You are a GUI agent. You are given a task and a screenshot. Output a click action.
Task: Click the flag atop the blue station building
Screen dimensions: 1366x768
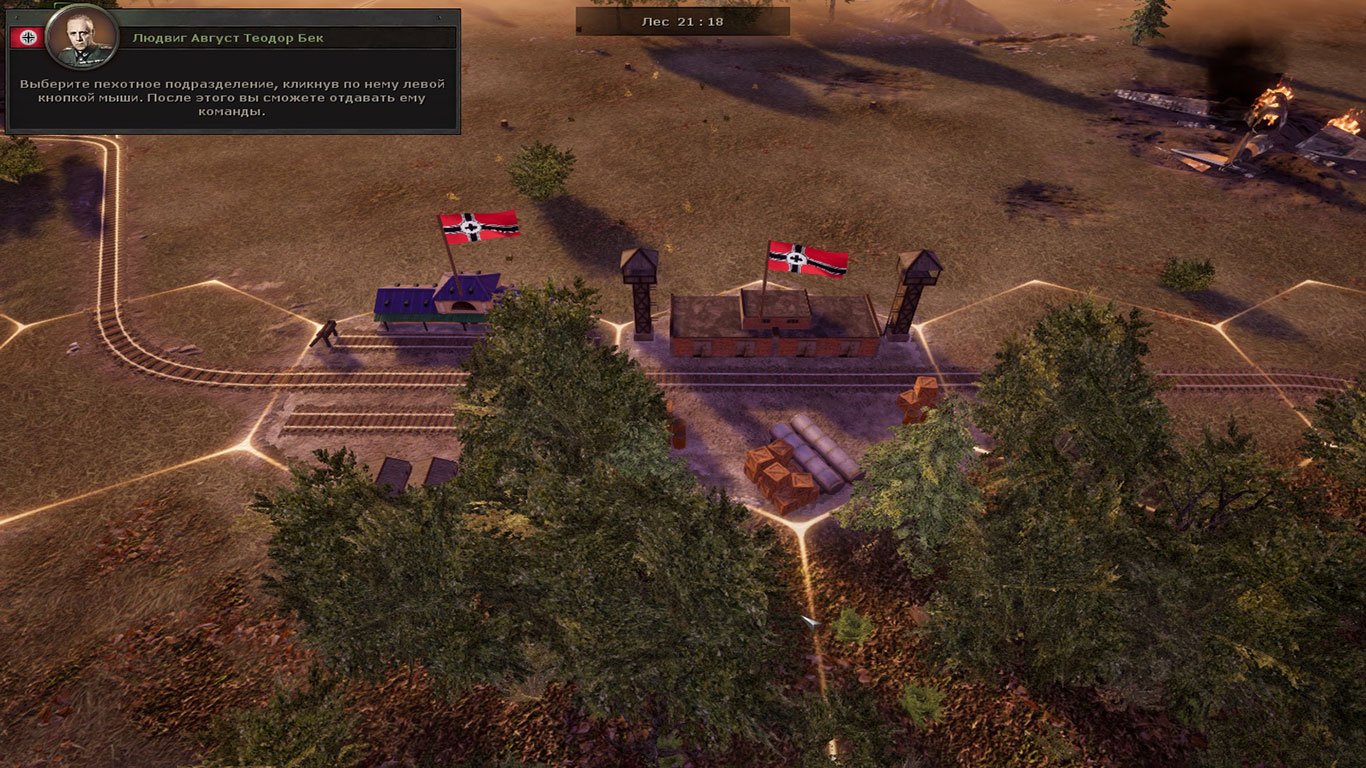(480, 228)
